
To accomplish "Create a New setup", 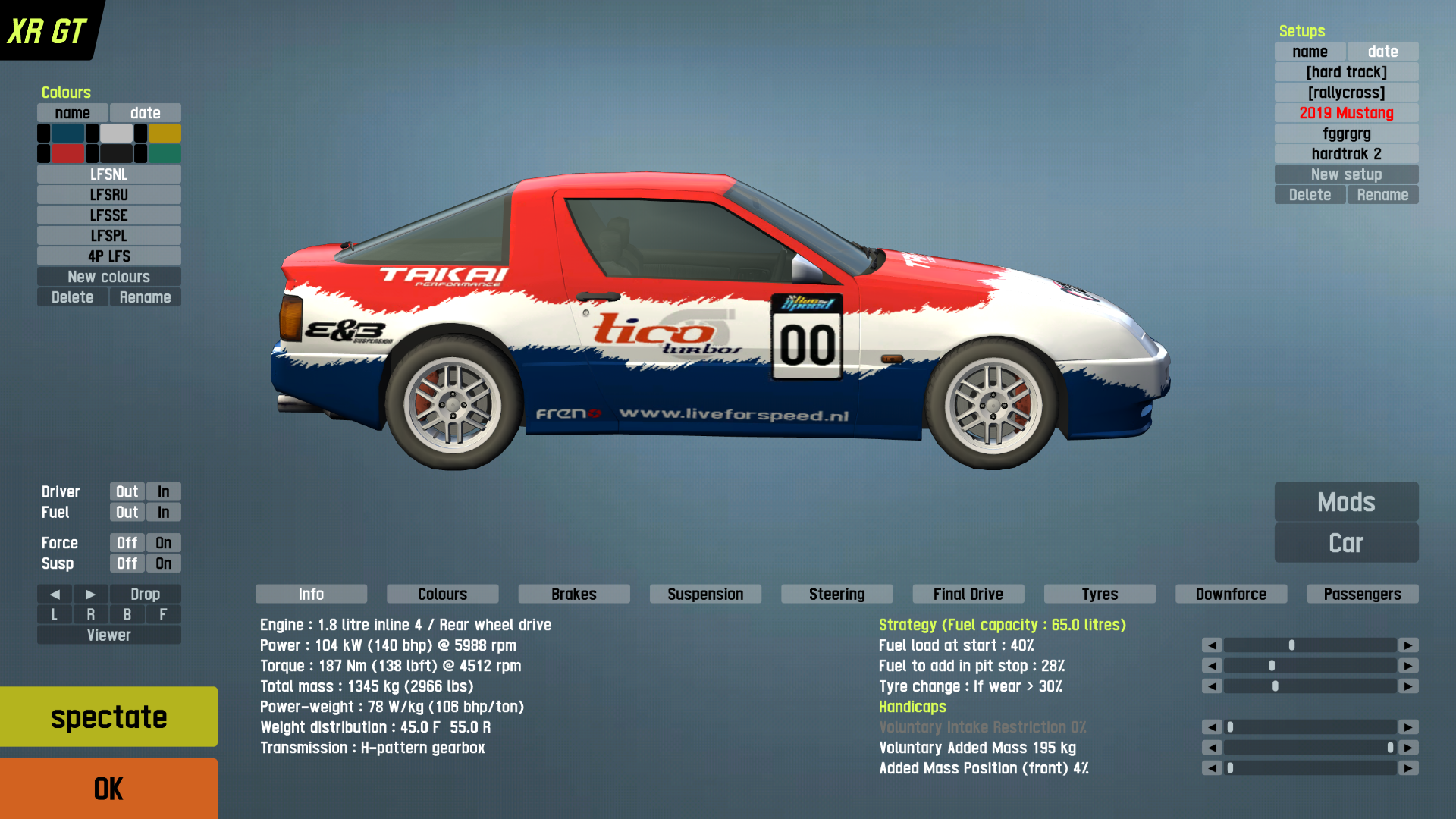I will pos(1346,174).
